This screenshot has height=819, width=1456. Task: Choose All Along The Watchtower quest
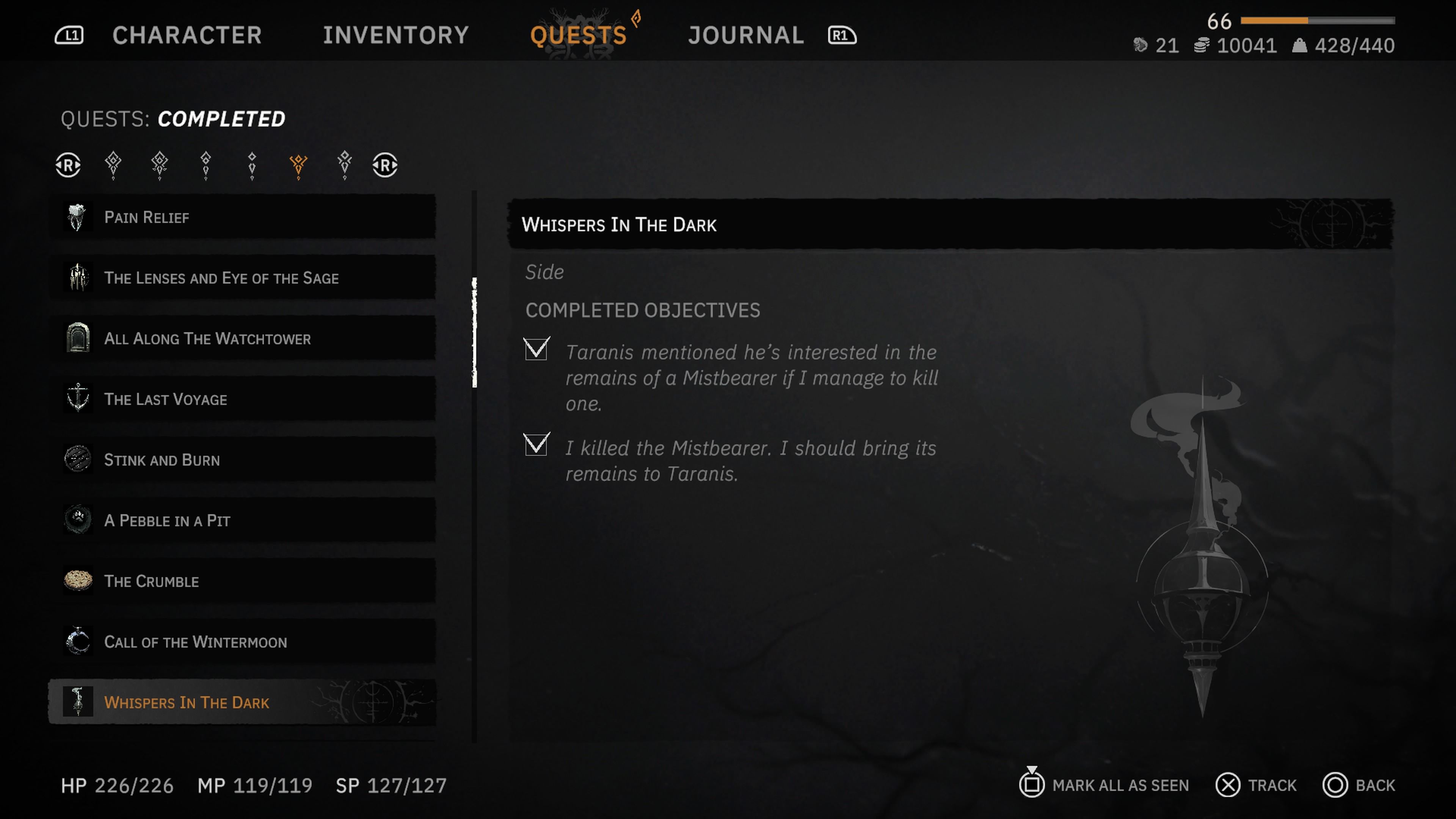(243, 338)
